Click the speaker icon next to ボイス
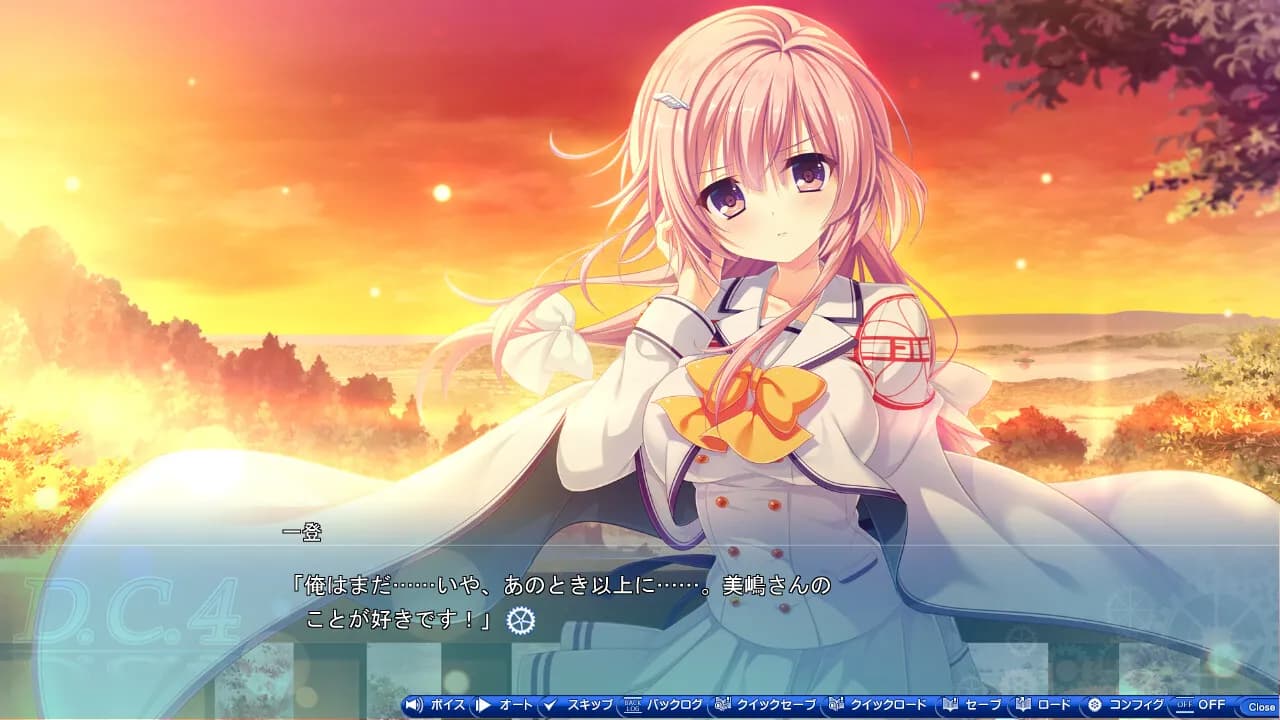The image size is (1280, 720). click(414, 706)
